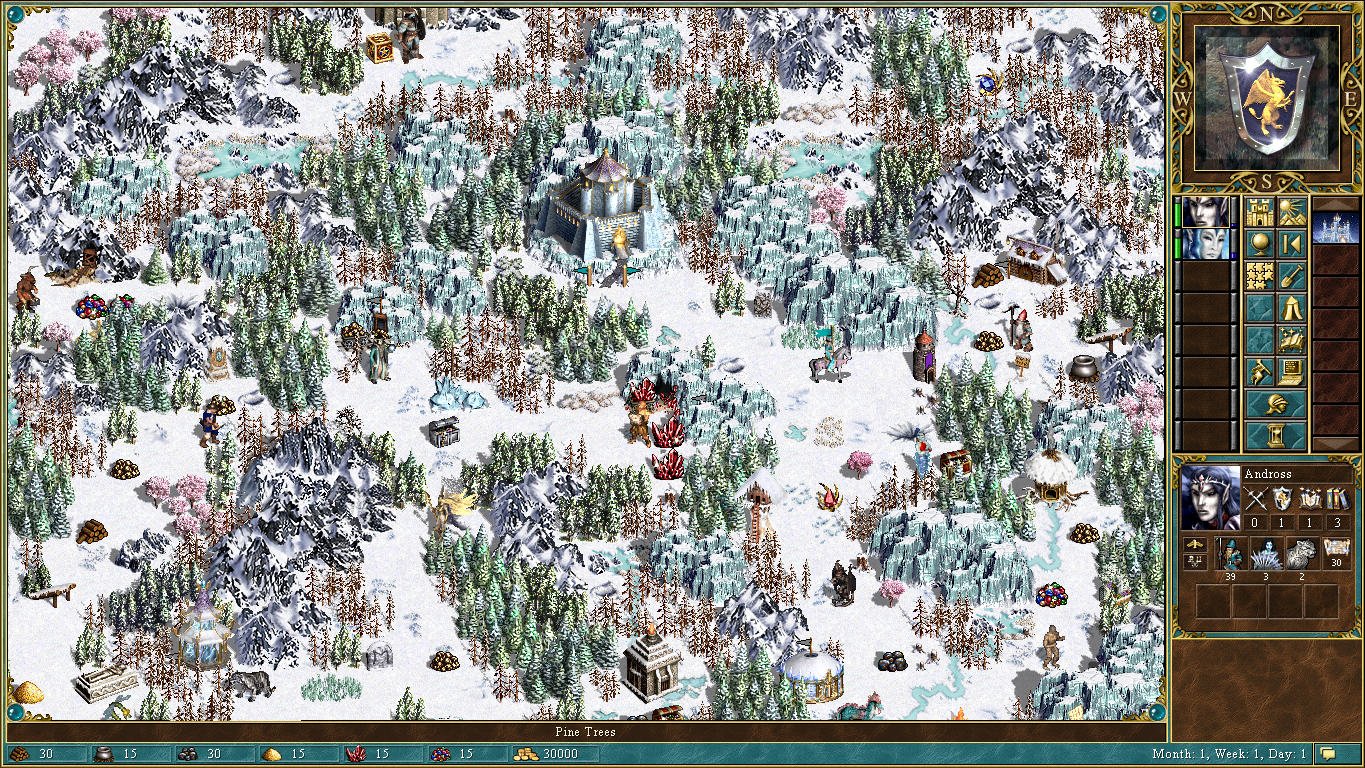Viewport: 1365px width, 768px height.
Task: Select the next hero with the helmet icon
Action: [x=1275, y=402]
